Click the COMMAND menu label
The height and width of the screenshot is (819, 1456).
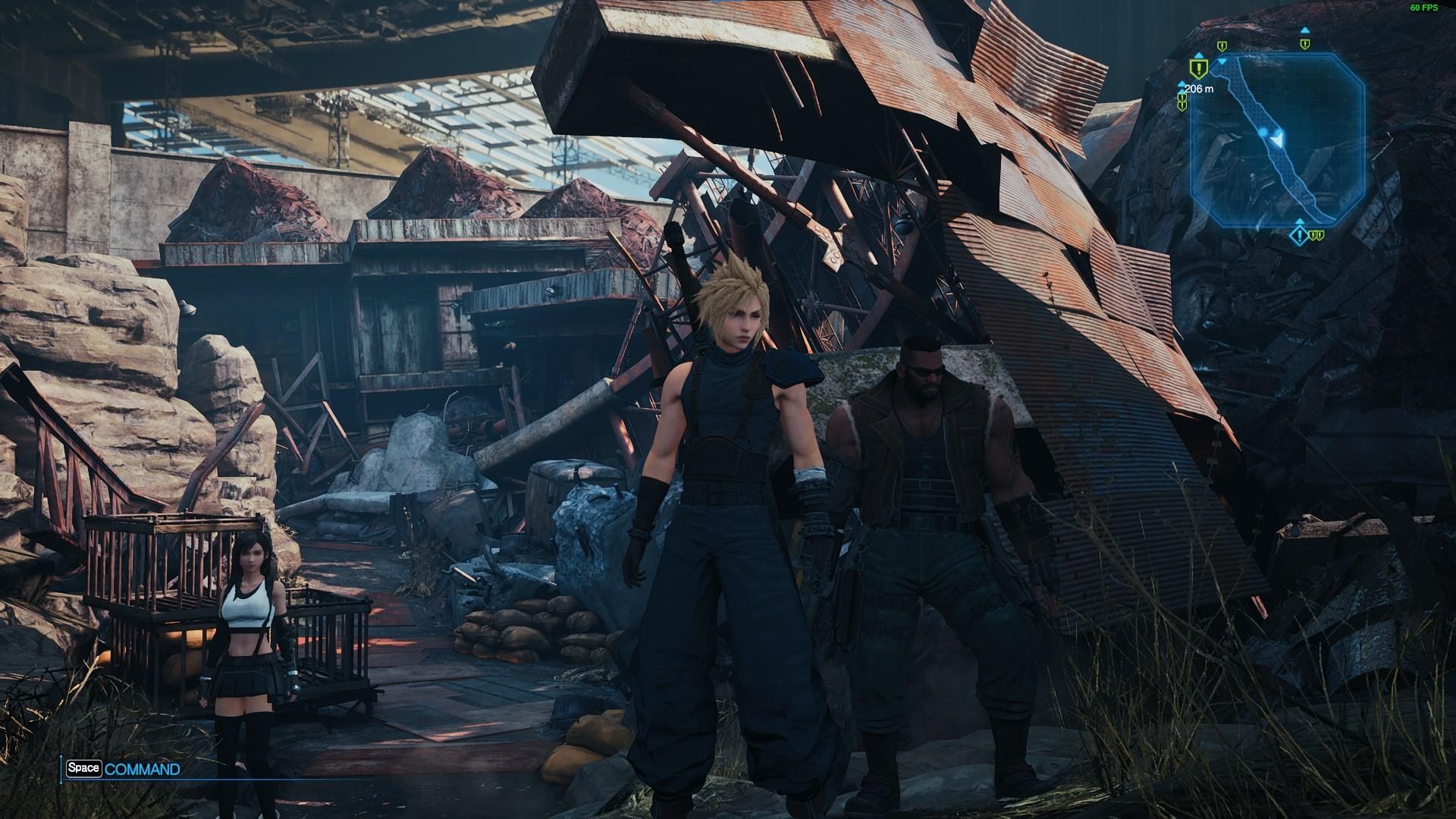pyautogui.click(x=144, y=768)
